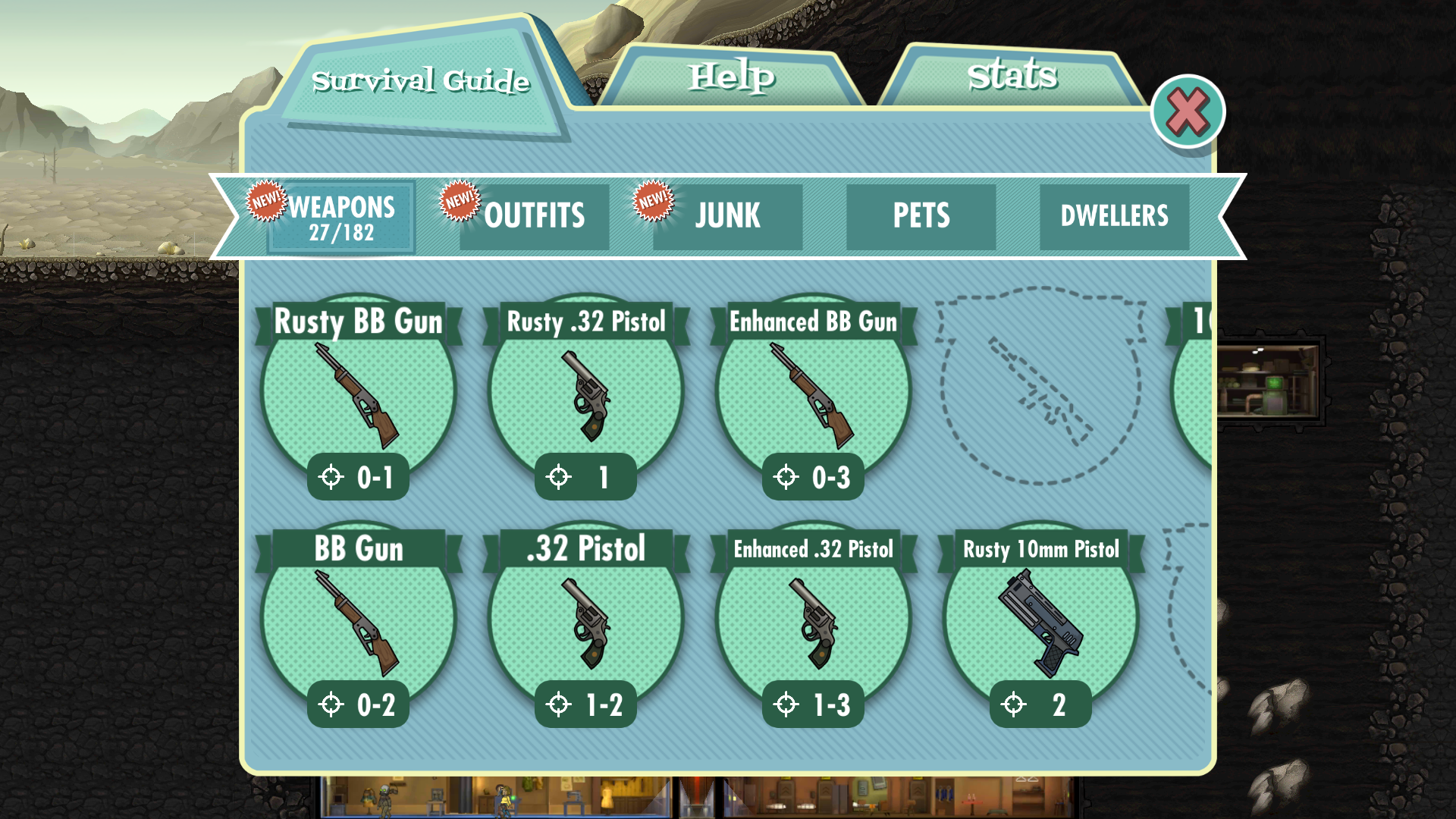Switch to the Help tab
The width and height of the screenshot is (1456, 819).
pyautogui.click(x=732, y=77)
